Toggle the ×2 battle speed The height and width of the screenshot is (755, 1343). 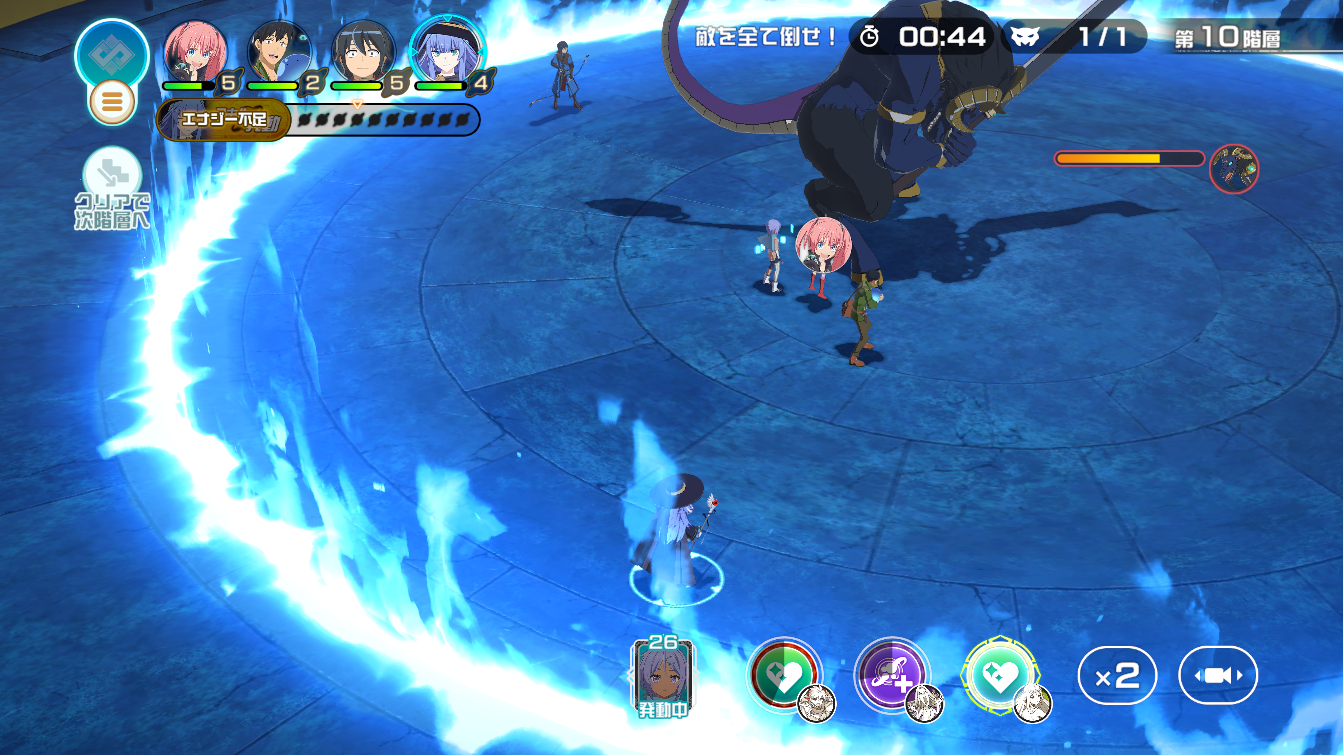(x=1117, y=676)
